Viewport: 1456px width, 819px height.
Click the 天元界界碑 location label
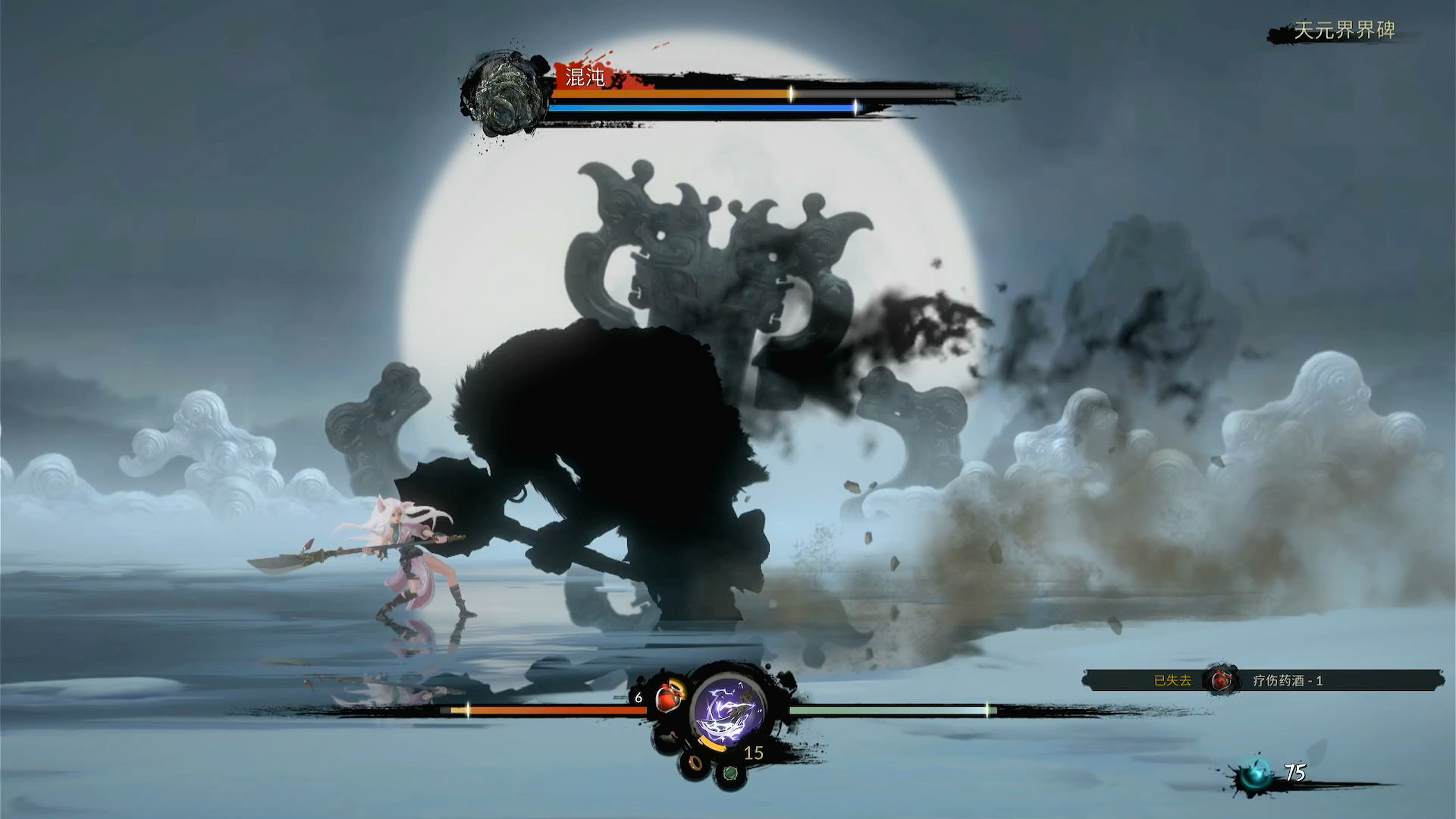point(1344,30)
